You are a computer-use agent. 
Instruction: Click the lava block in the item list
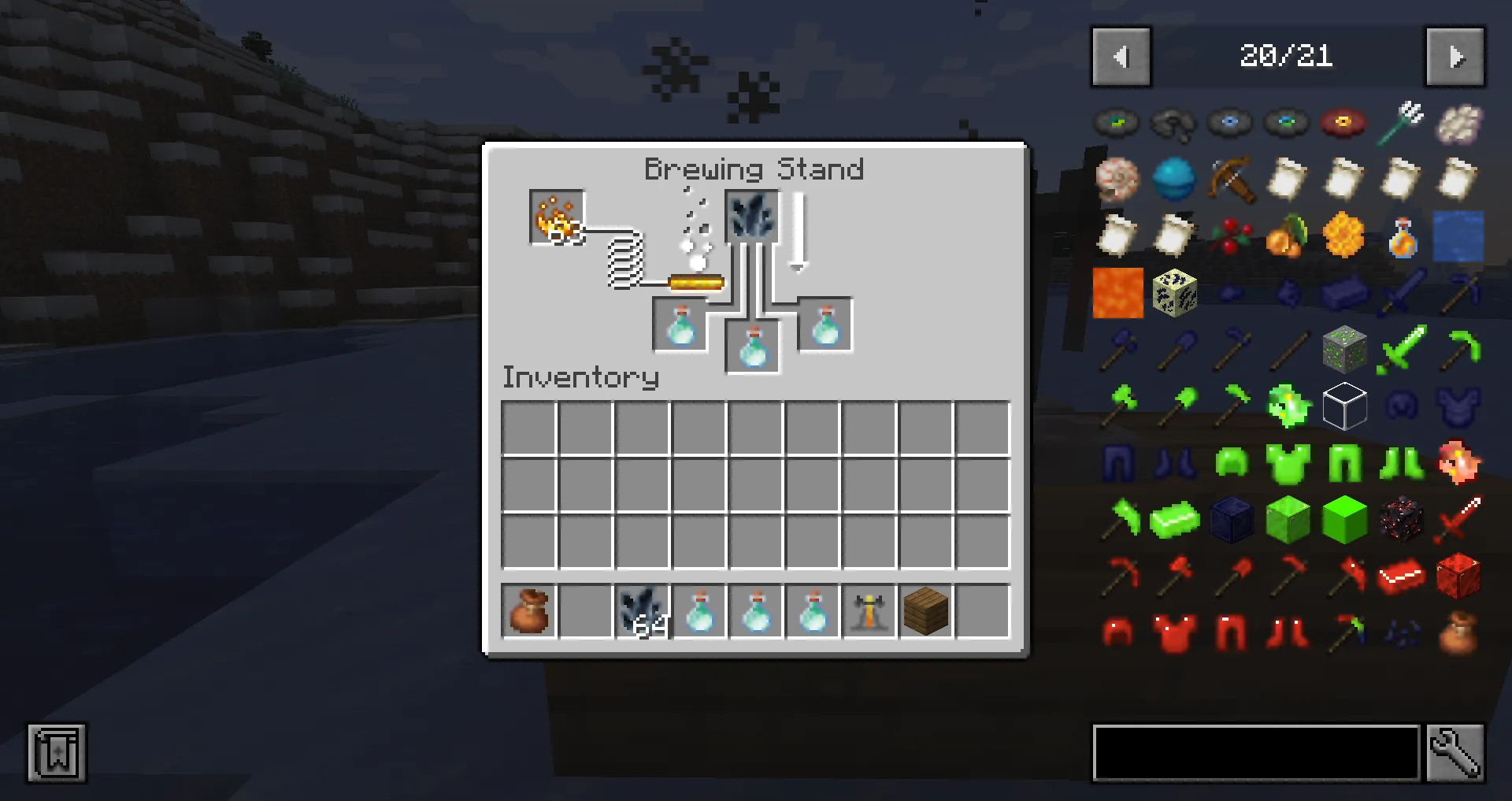(x=1117, y=293)
